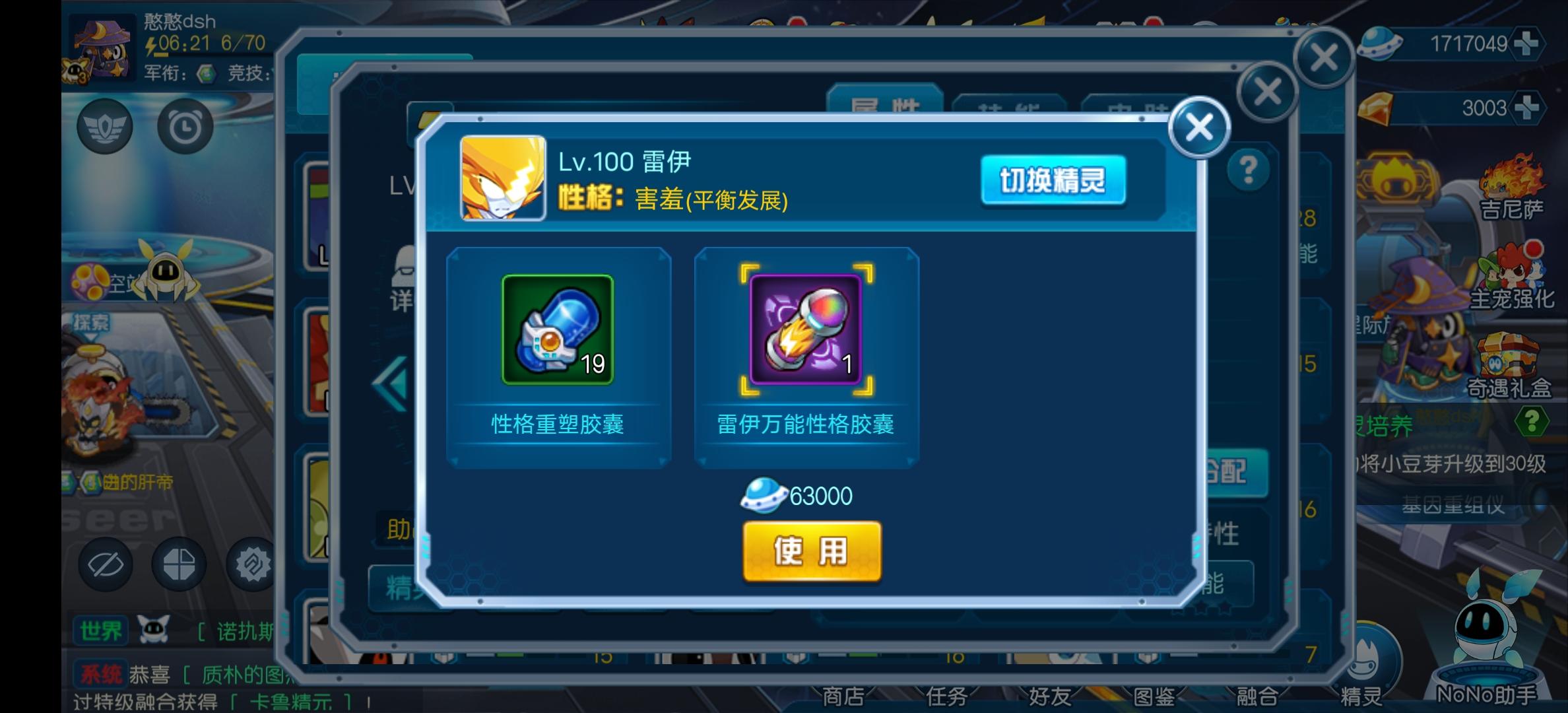Hide interface with the eye icon
This screenshot has height=713, width=1568.
point(107,564)
